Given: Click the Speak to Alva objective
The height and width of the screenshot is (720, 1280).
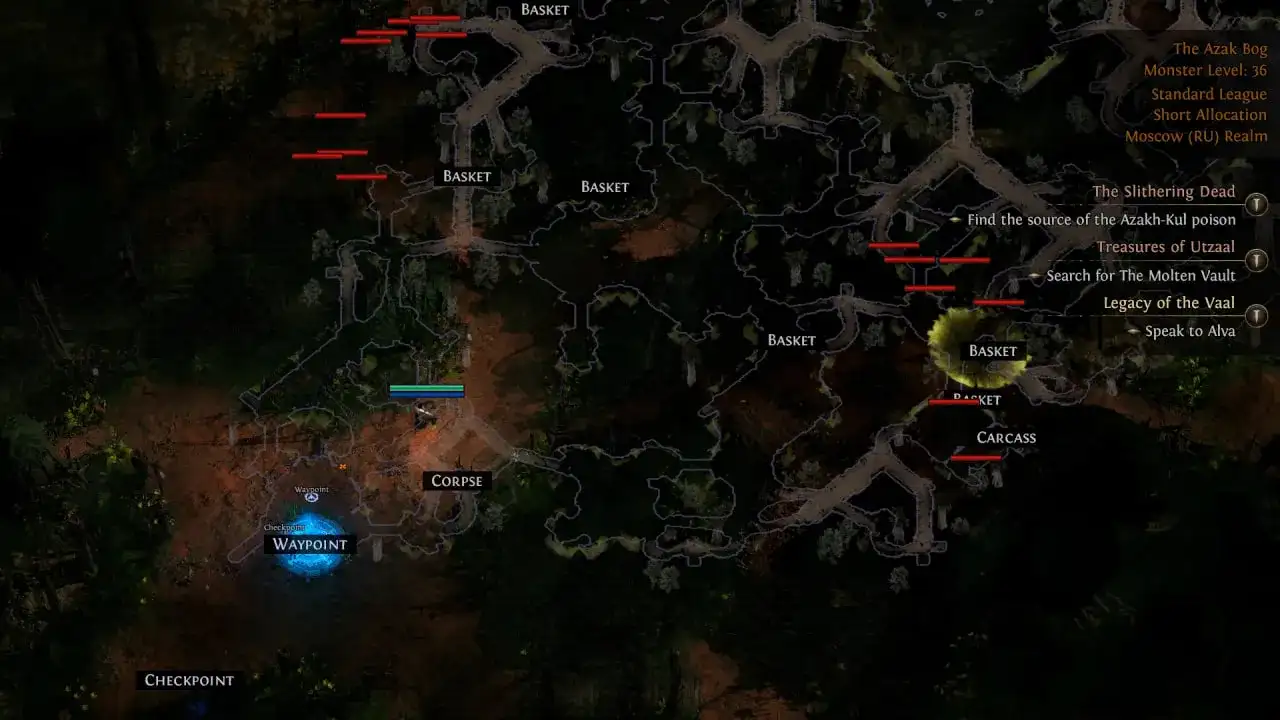Looking at the screenshot, I should coord(1190,330).
